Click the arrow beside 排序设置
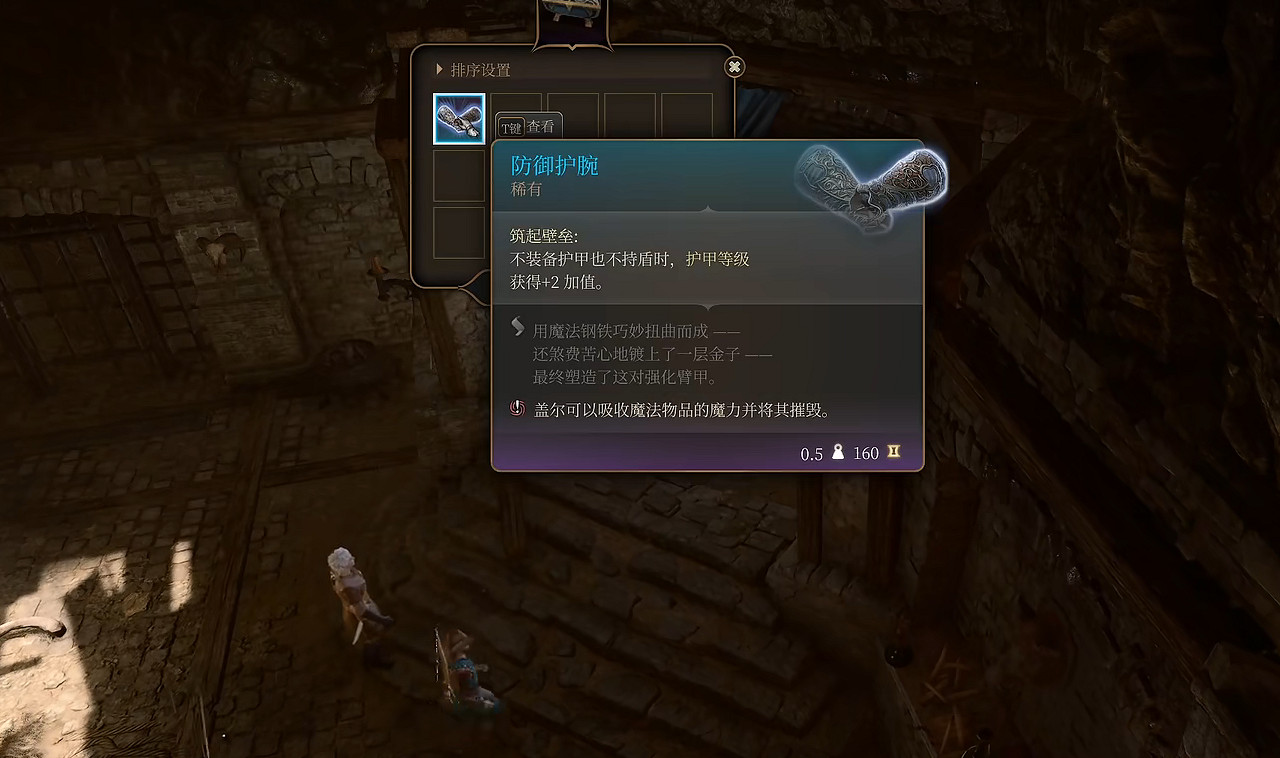1280x758 pixels. pos(438,70)
